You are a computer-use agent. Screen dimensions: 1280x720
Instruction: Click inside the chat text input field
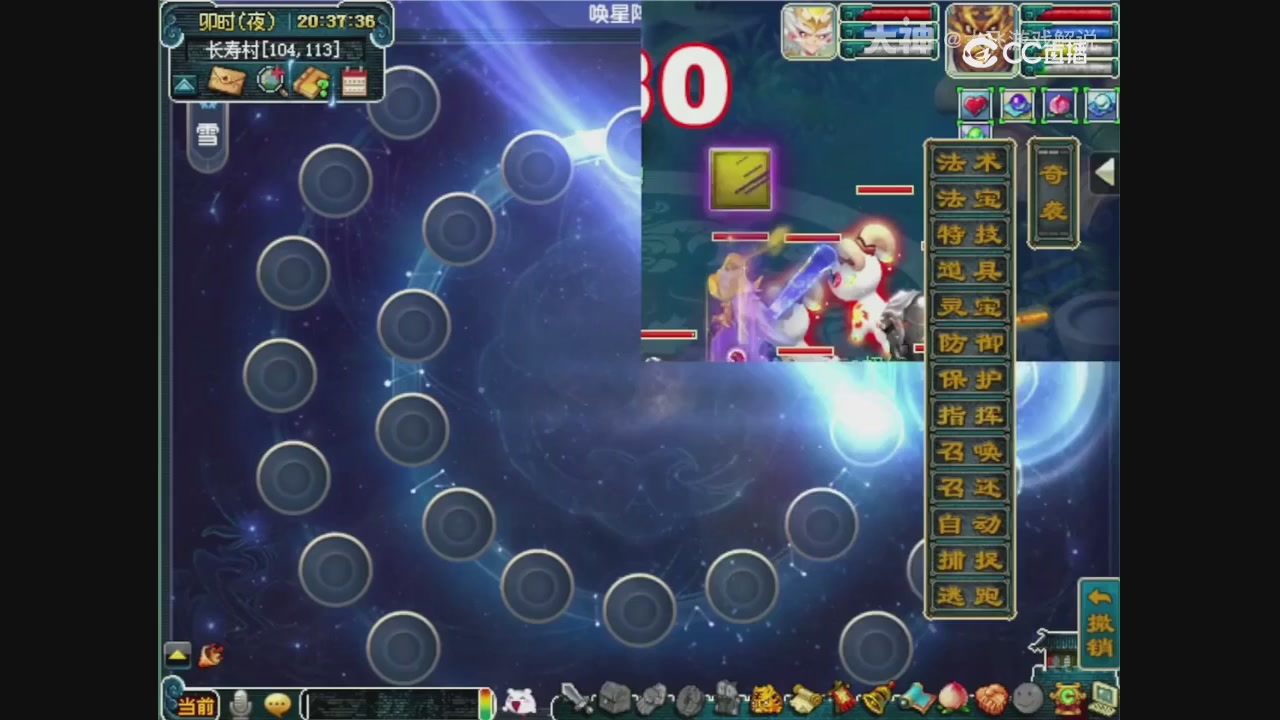(x=390, y=705)
